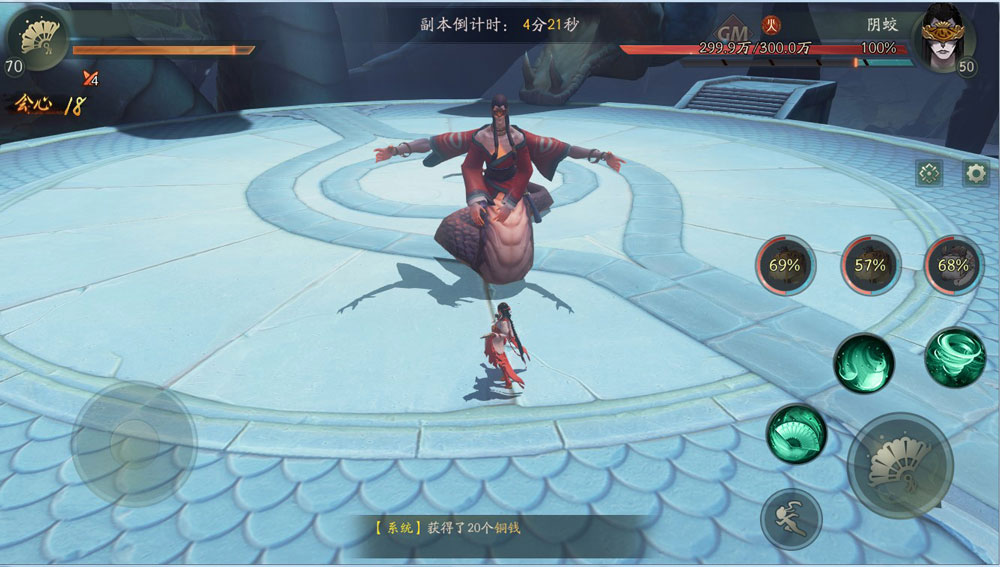This screenshot has width=1000, height=567.
Task: Trigger the dodge dash button
Action: 790,519
